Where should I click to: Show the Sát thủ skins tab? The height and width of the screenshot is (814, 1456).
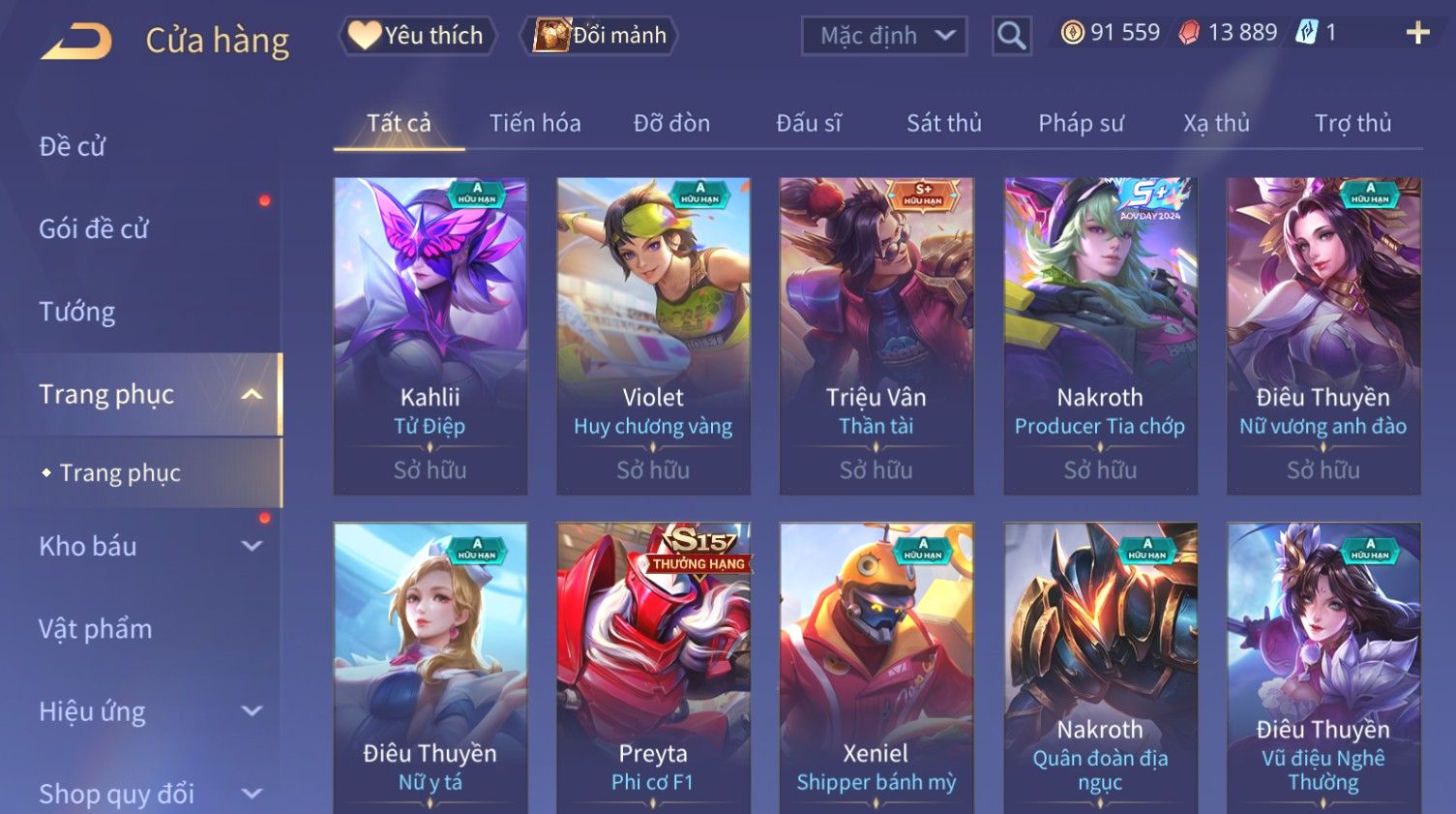943,124
